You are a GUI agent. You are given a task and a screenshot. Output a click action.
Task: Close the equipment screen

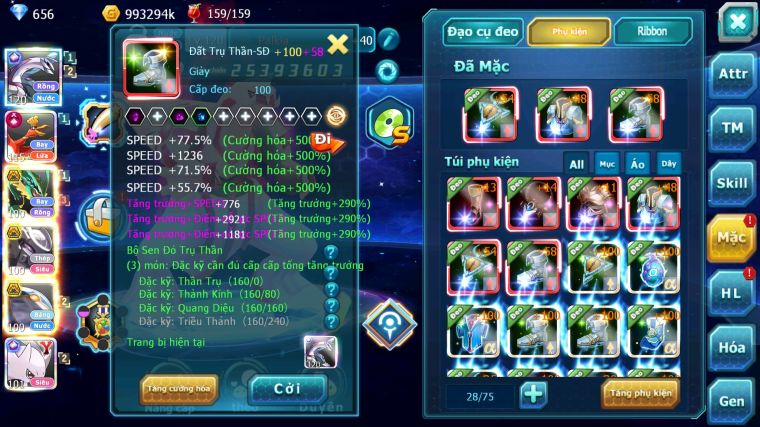737,22
